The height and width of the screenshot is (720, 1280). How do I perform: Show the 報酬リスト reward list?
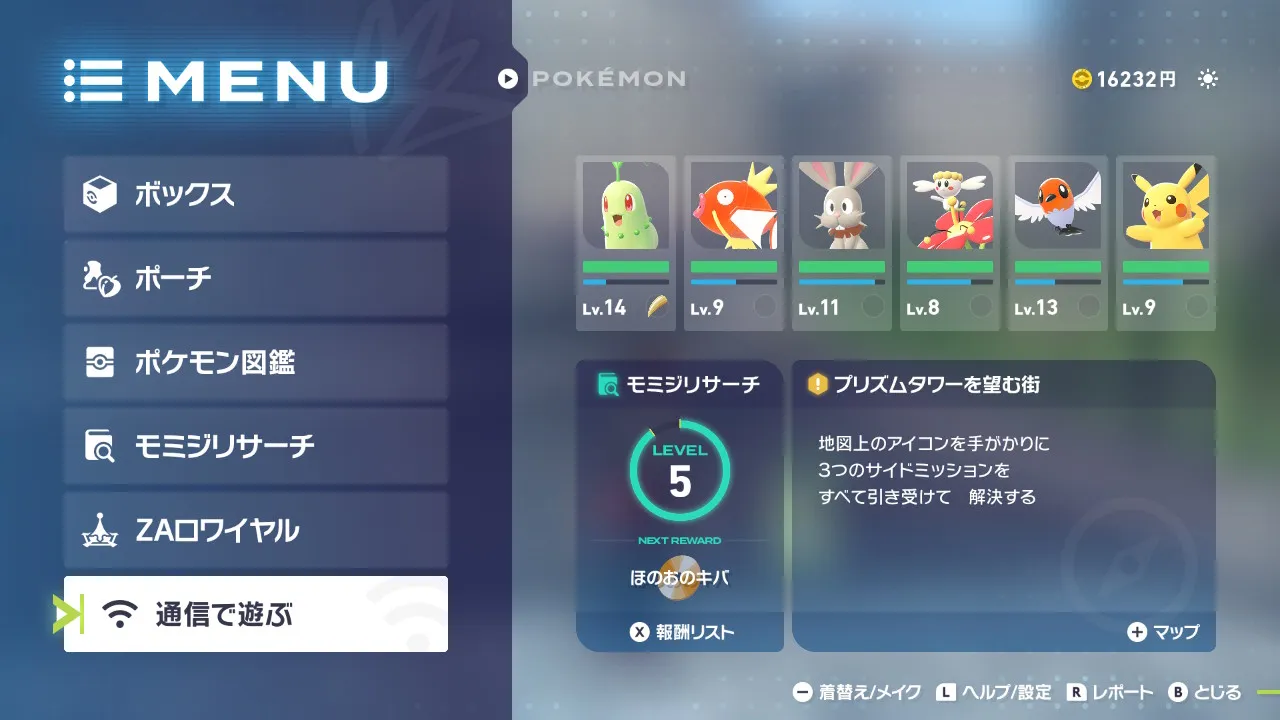coord(680,632)
